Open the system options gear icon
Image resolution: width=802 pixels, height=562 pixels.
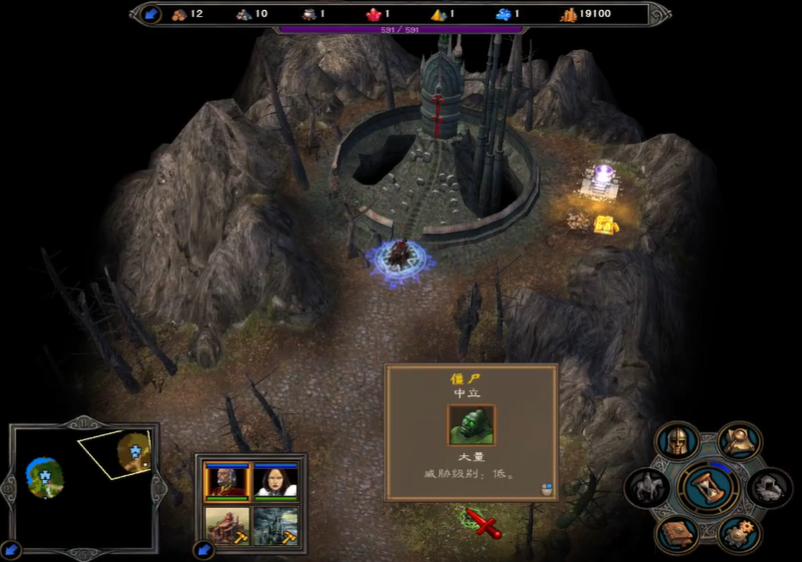pos(739,532)
